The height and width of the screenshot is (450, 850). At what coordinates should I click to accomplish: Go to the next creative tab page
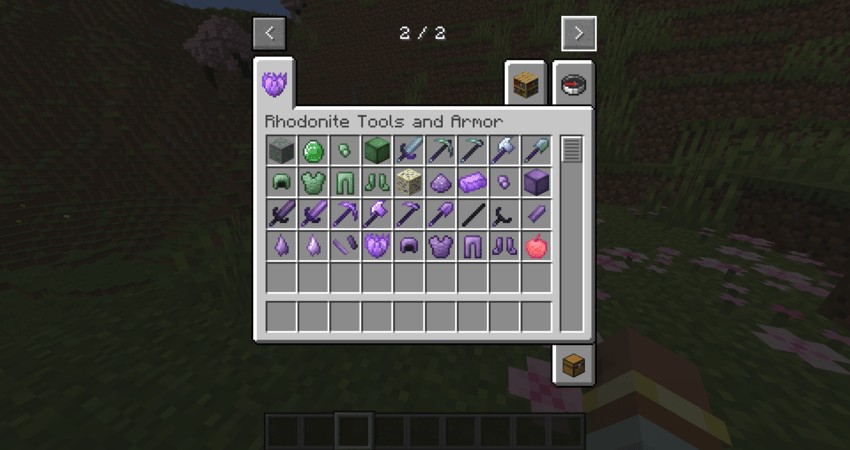(578, 33)
